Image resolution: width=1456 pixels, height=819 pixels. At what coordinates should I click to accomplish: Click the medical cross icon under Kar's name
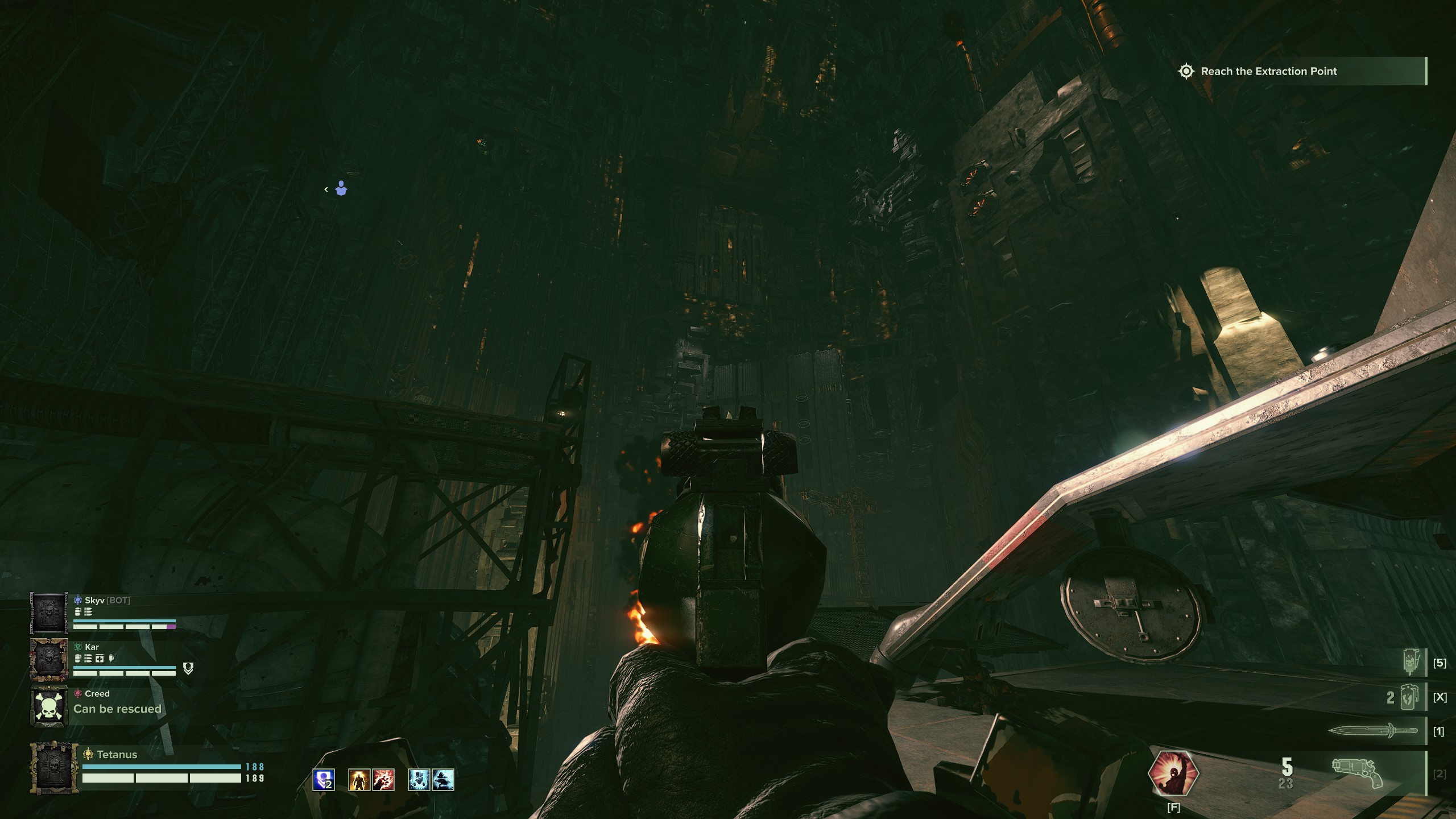pos(100,659)
